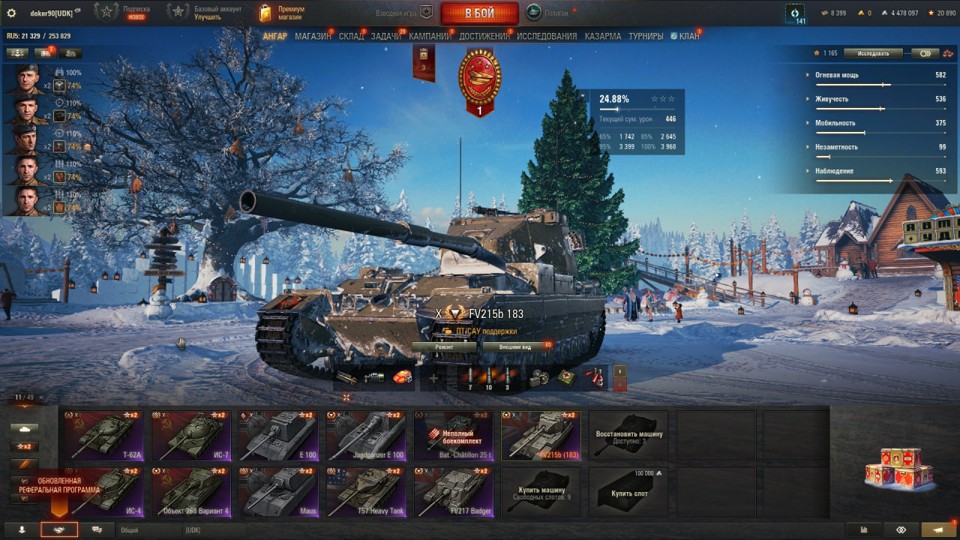Select the T-62A tank in the carousel
This screenshot has height=540, width=960.
[103, 435]
